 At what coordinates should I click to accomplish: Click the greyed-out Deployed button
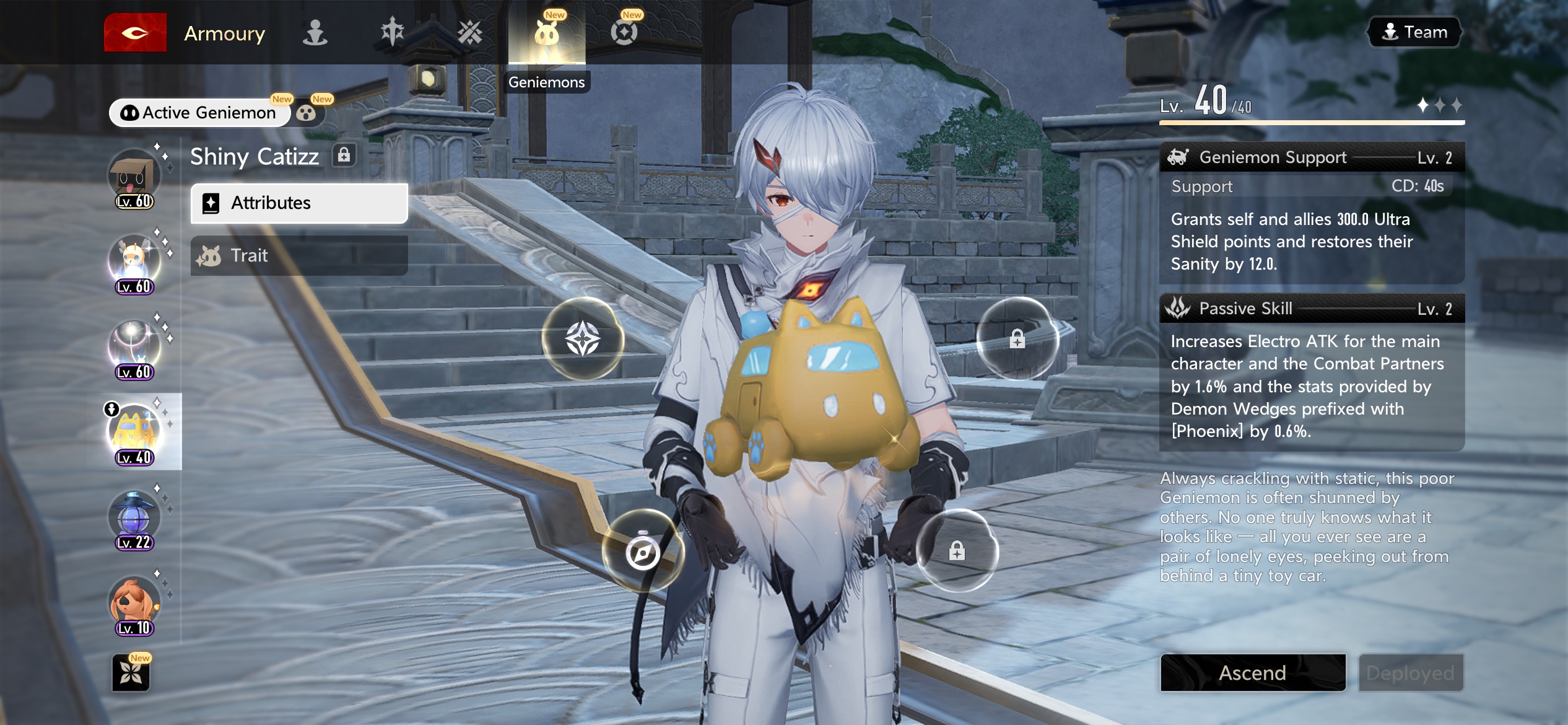pos(1410,673)
